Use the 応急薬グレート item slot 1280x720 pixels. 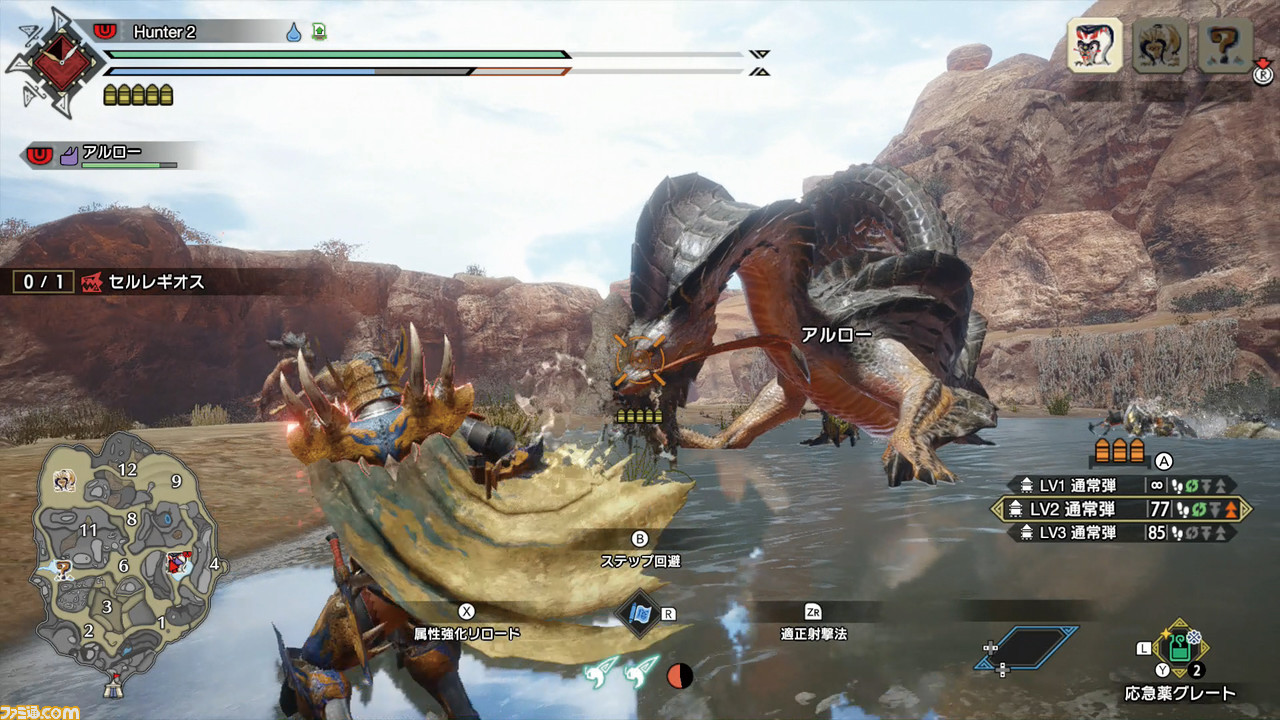click(x=1181, y=650)
